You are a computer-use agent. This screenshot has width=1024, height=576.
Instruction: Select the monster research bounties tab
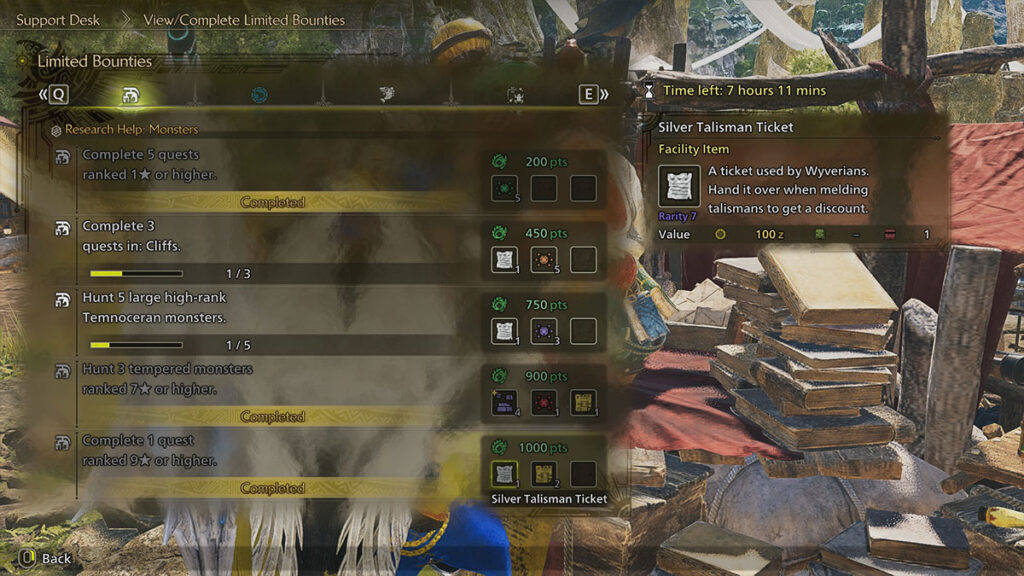[x=130, y=95]
